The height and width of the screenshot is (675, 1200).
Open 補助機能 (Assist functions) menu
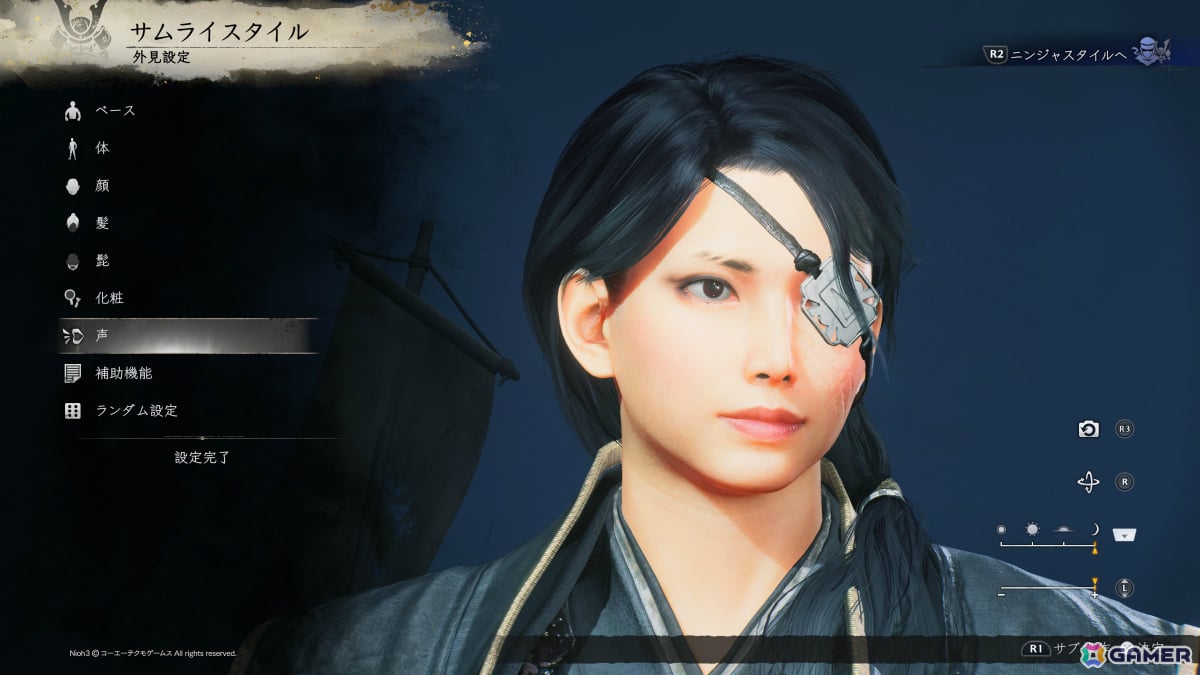[123, 373]
